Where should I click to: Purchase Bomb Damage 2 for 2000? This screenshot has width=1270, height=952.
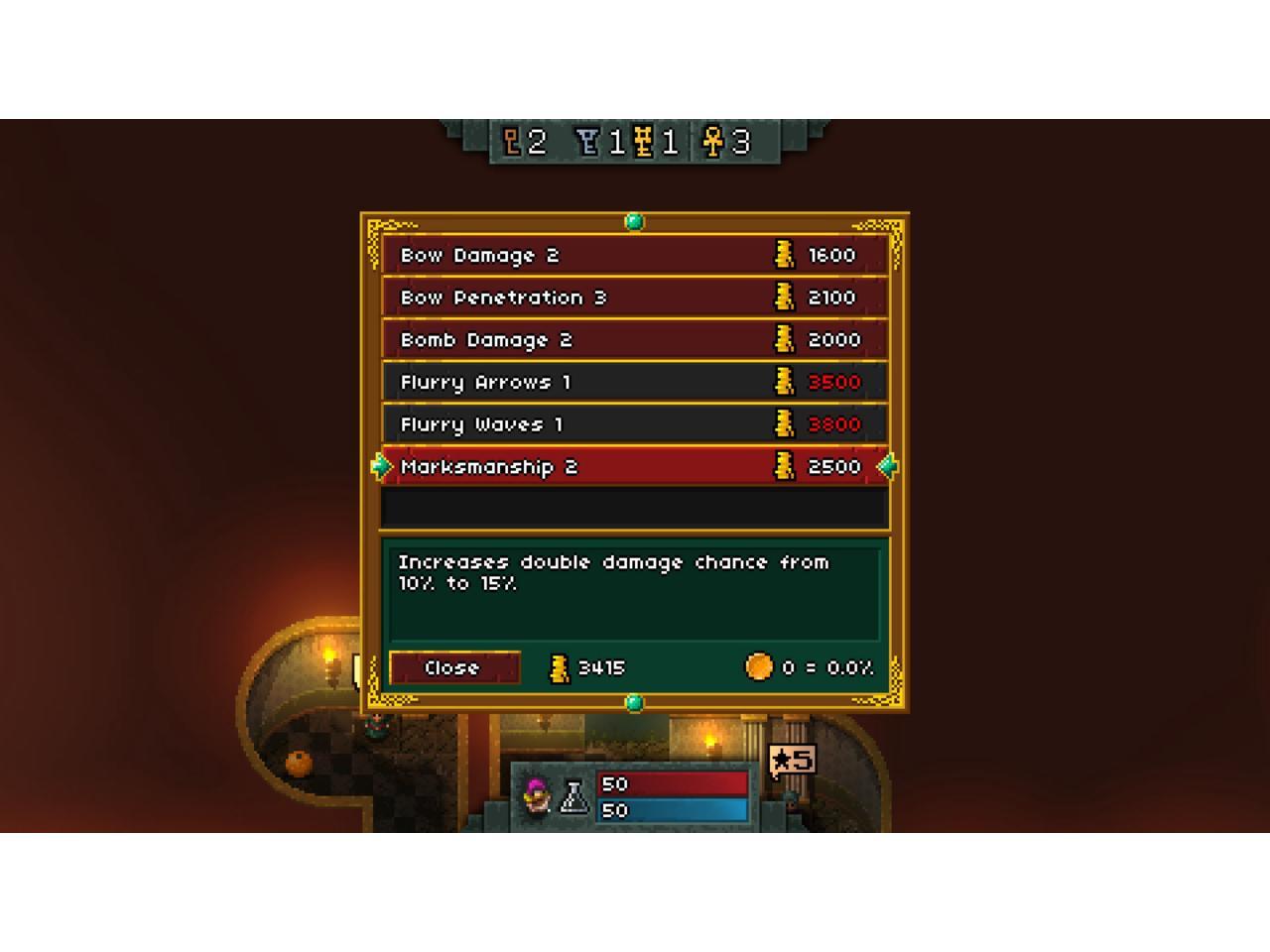634,340
